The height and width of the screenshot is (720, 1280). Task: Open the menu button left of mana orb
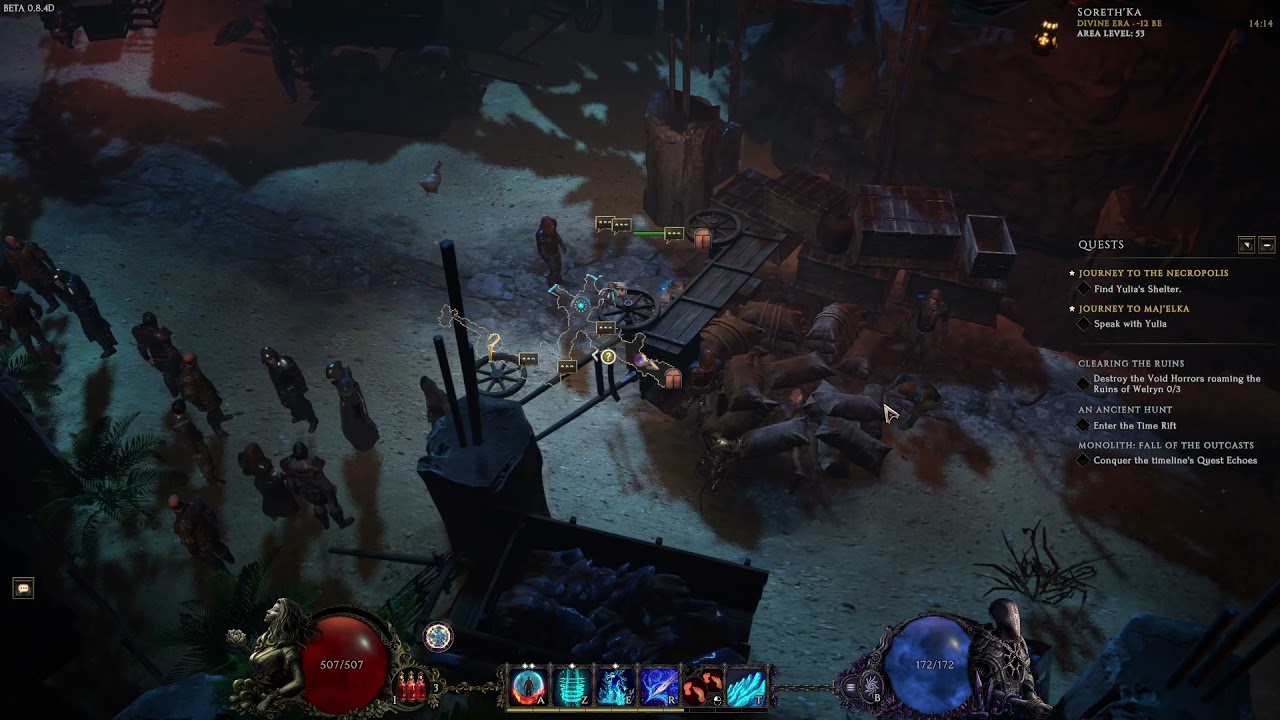851,687
